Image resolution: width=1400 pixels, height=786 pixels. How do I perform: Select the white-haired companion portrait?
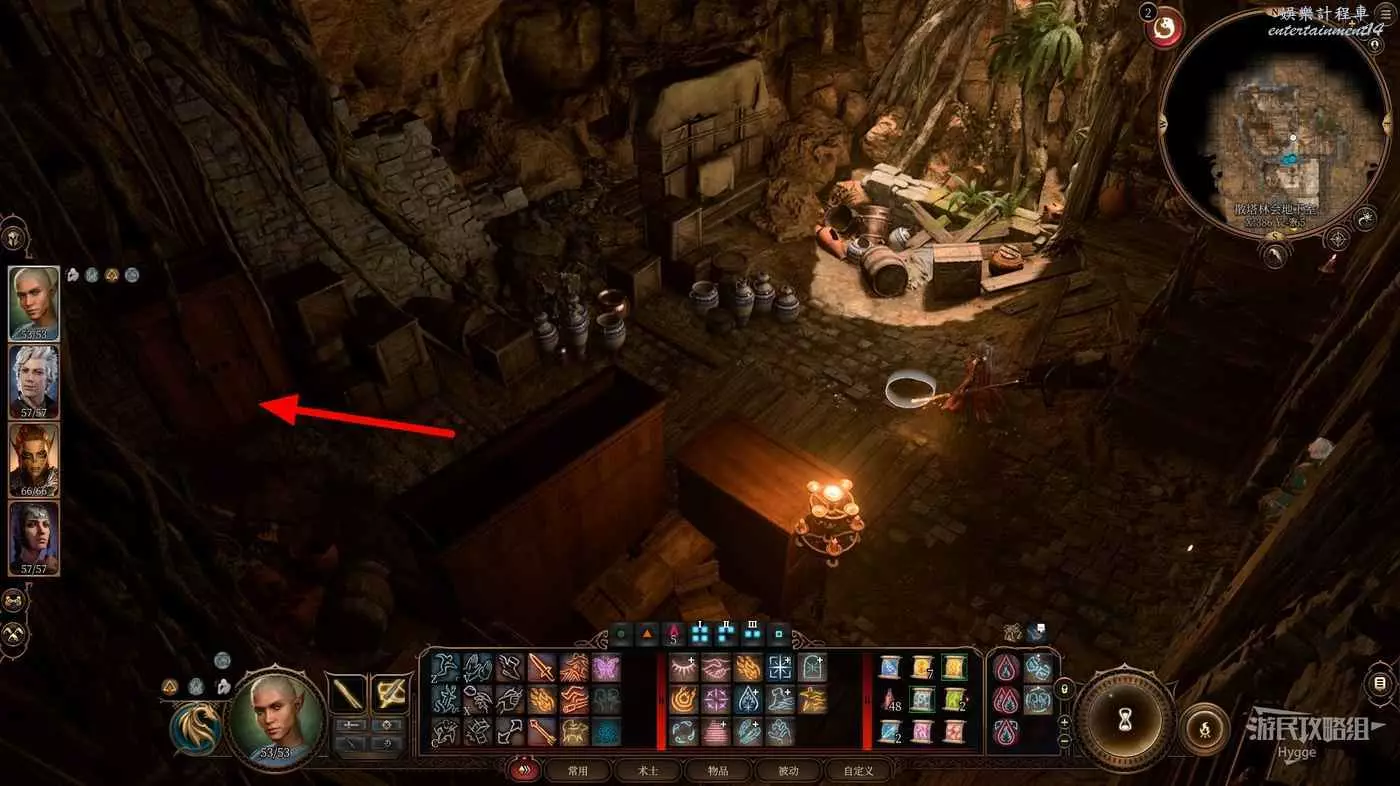(x=34, y=381)
